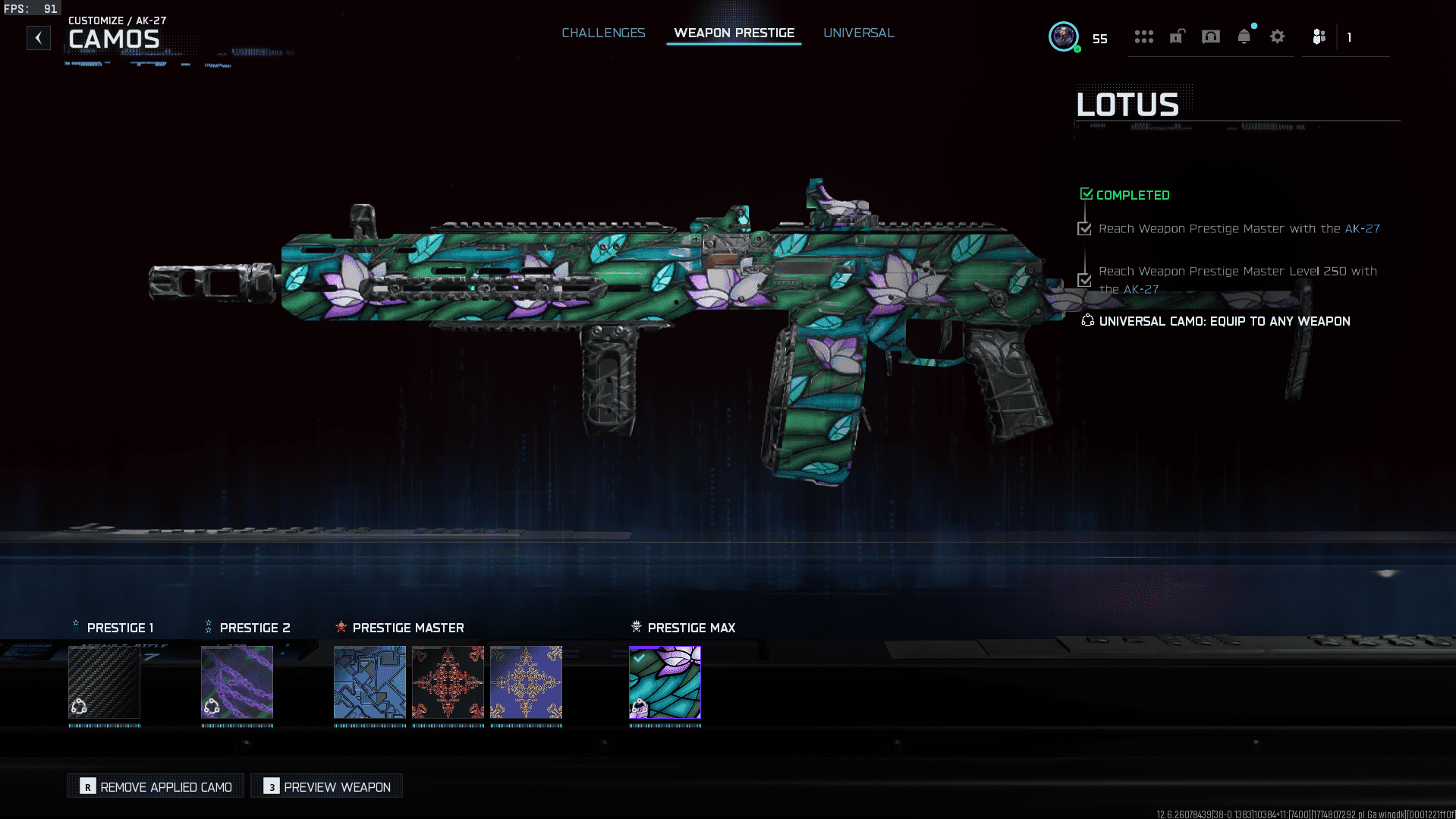Select the Weapon Prestige tab
Screen dimensions: 1456x819
[x=734, y=33]
